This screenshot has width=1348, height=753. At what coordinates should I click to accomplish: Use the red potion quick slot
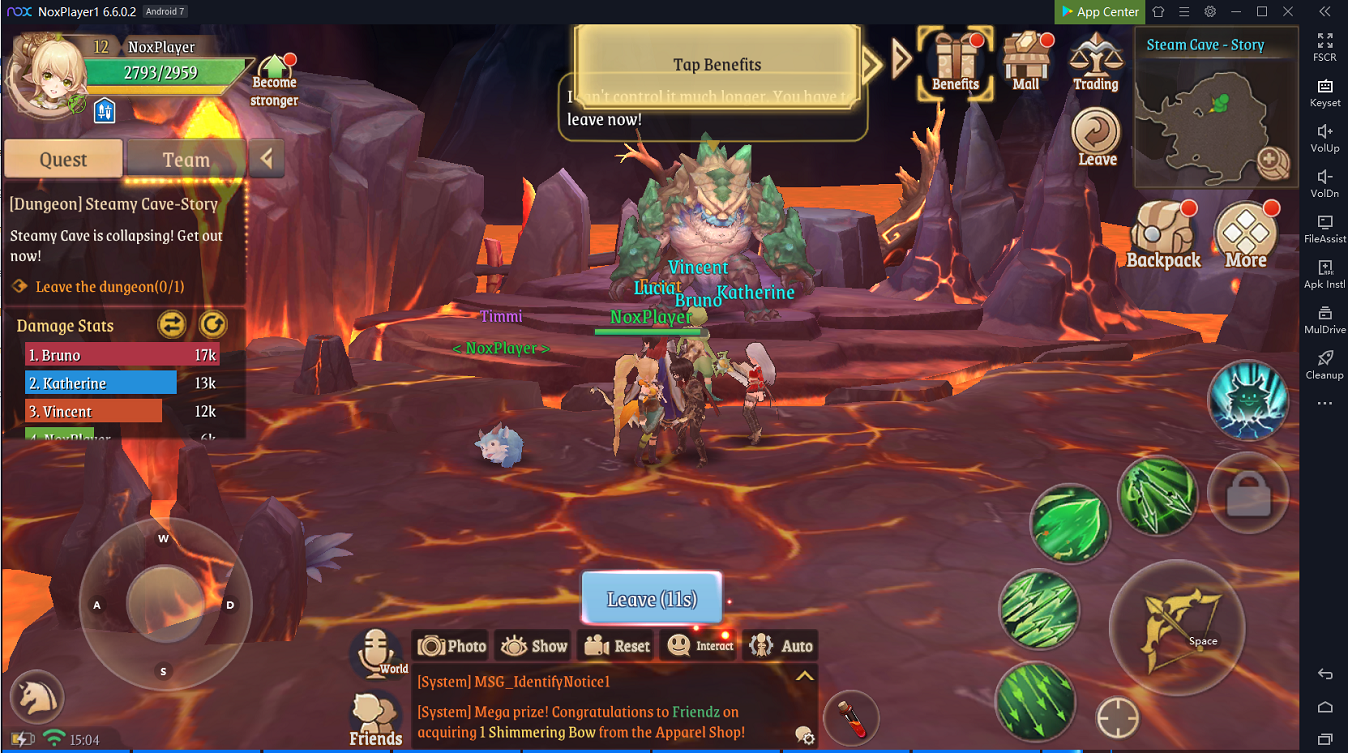[x=852, y=718]
